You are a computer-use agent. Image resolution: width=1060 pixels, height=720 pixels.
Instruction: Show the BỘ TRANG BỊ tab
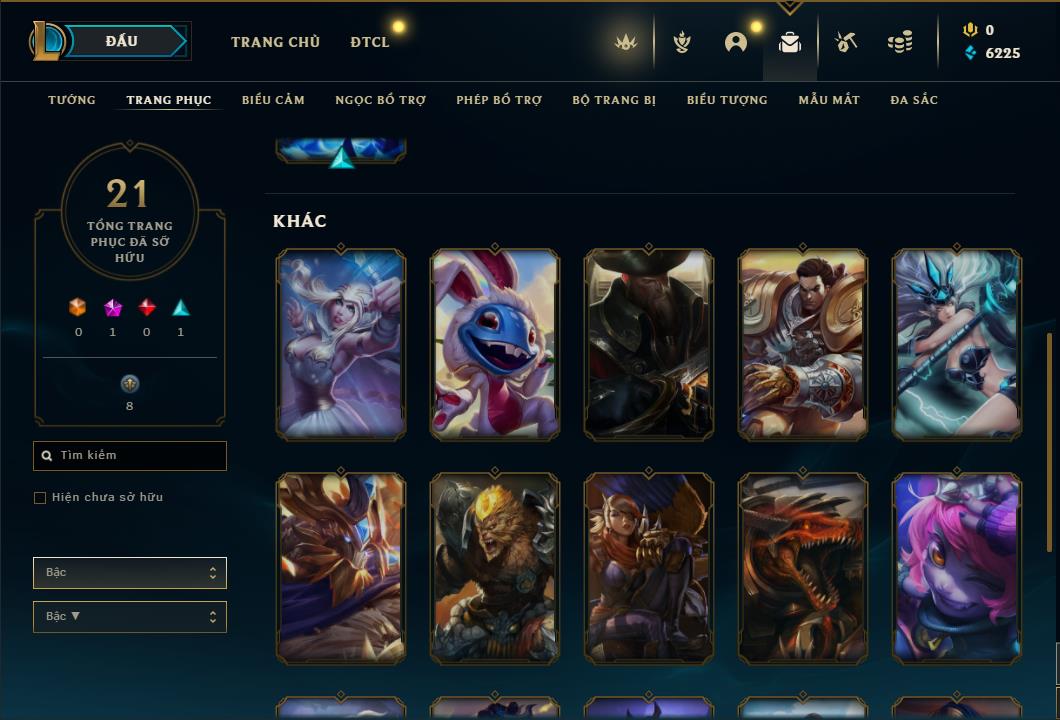[x=614, y=100]
